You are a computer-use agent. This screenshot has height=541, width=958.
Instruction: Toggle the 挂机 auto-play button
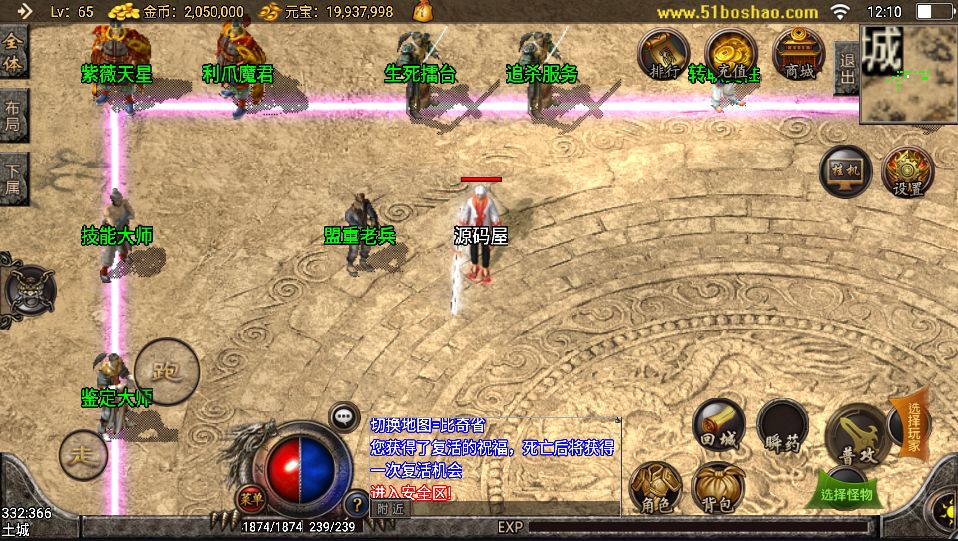coord(845,172)
